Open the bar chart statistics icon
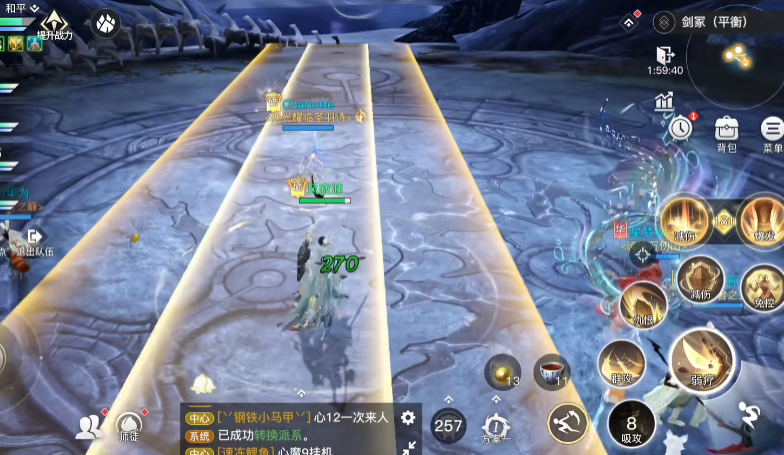Image resolution: width=784 pixels, height=455 pixels. coord(665,100)
